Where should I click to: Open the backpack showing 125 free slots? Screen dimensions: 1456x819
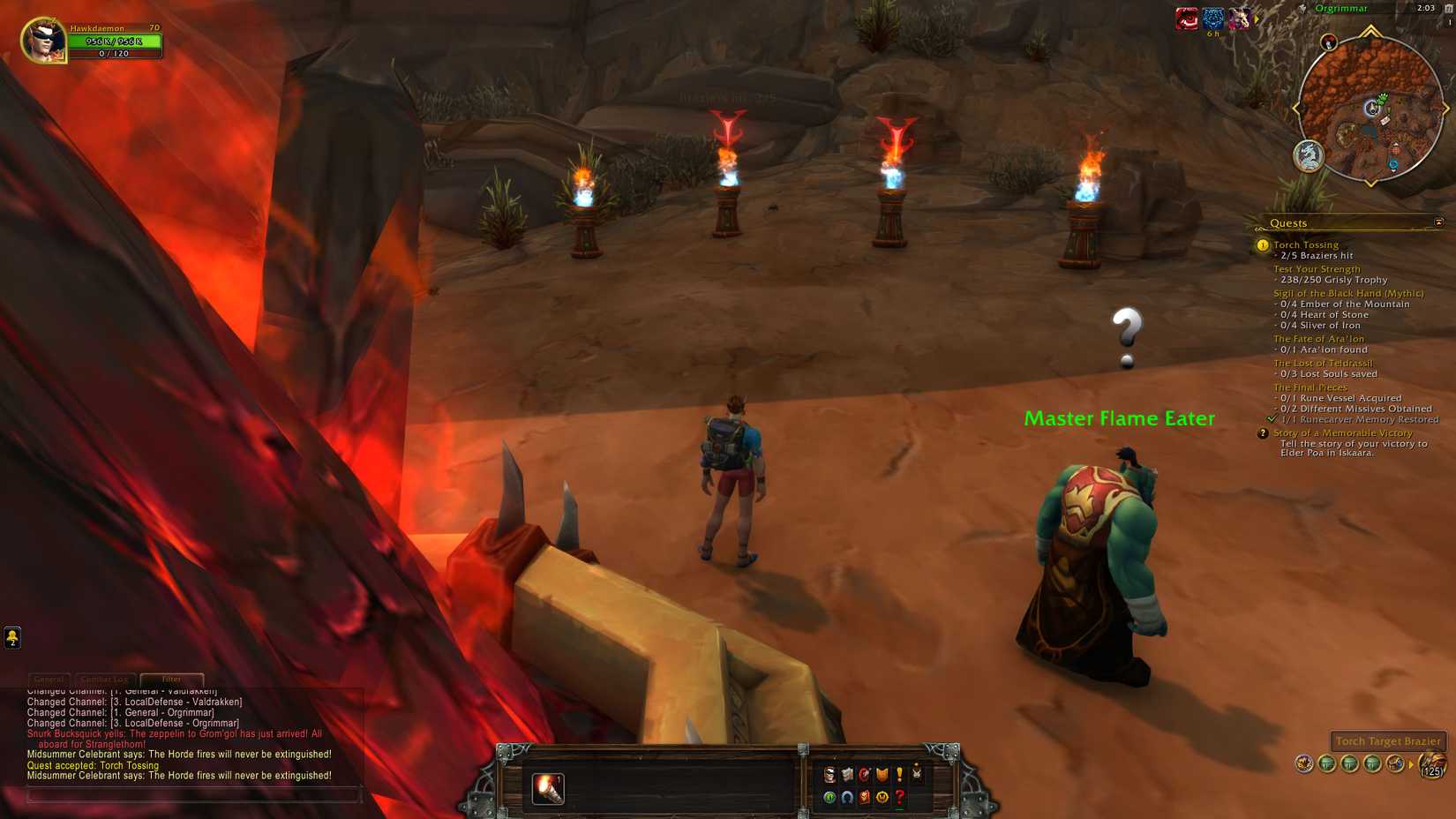coord(1431,766)
